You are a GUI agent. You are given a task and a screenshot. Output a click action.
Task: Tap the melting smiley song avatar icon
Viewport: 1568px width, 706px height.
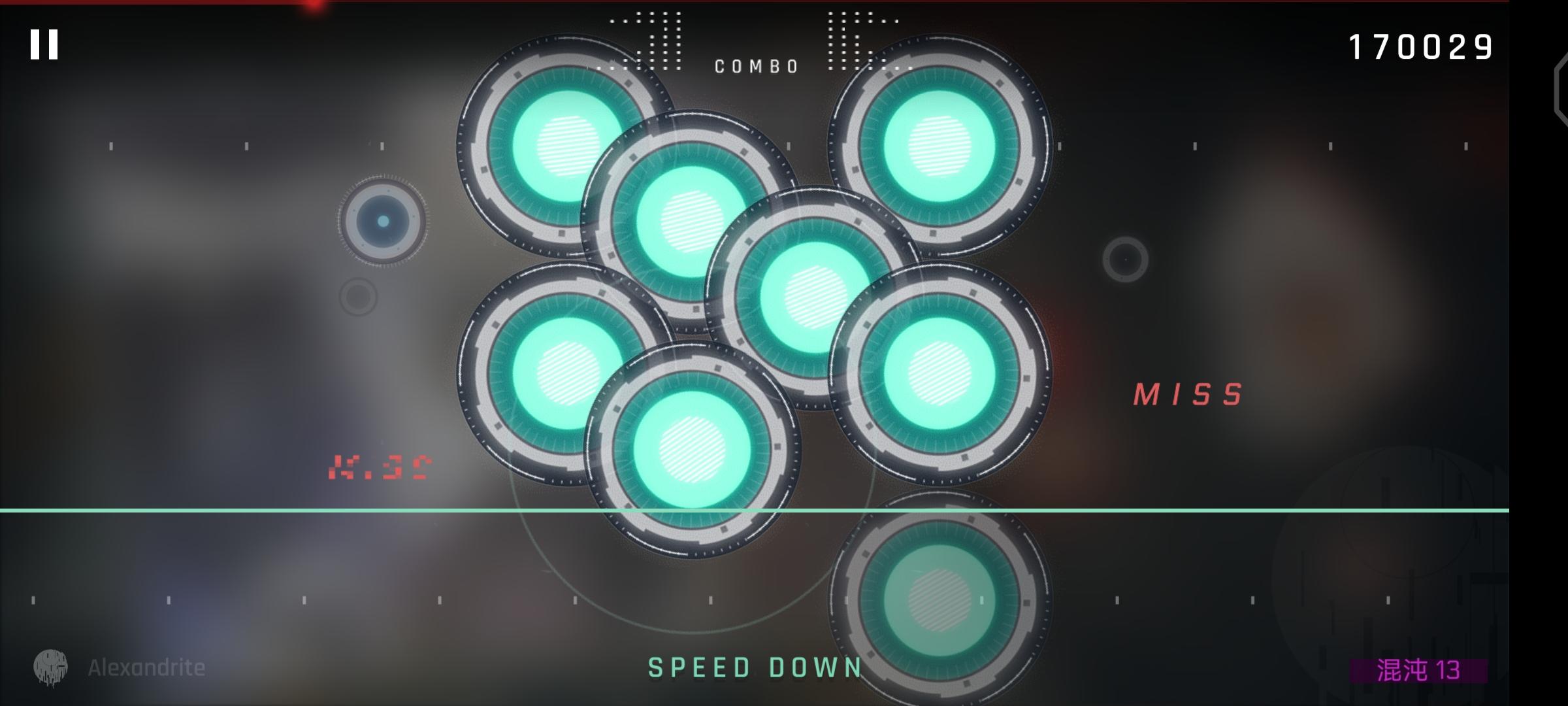pyautogui.click(x=51, y=665)
